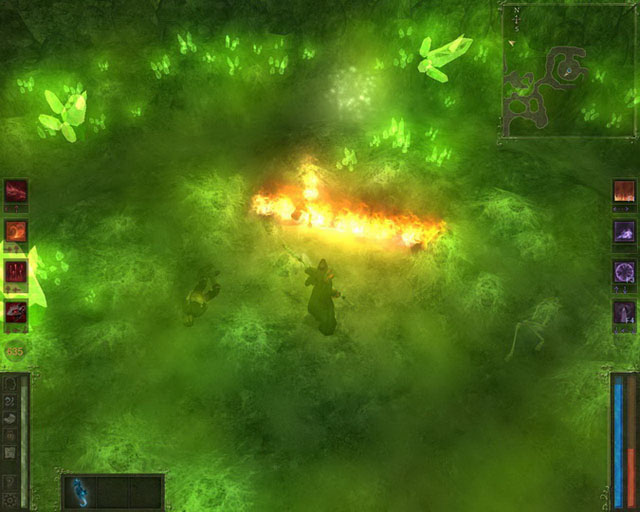
Task: Click the glowing blue item slot
Action: pos(79,492)
